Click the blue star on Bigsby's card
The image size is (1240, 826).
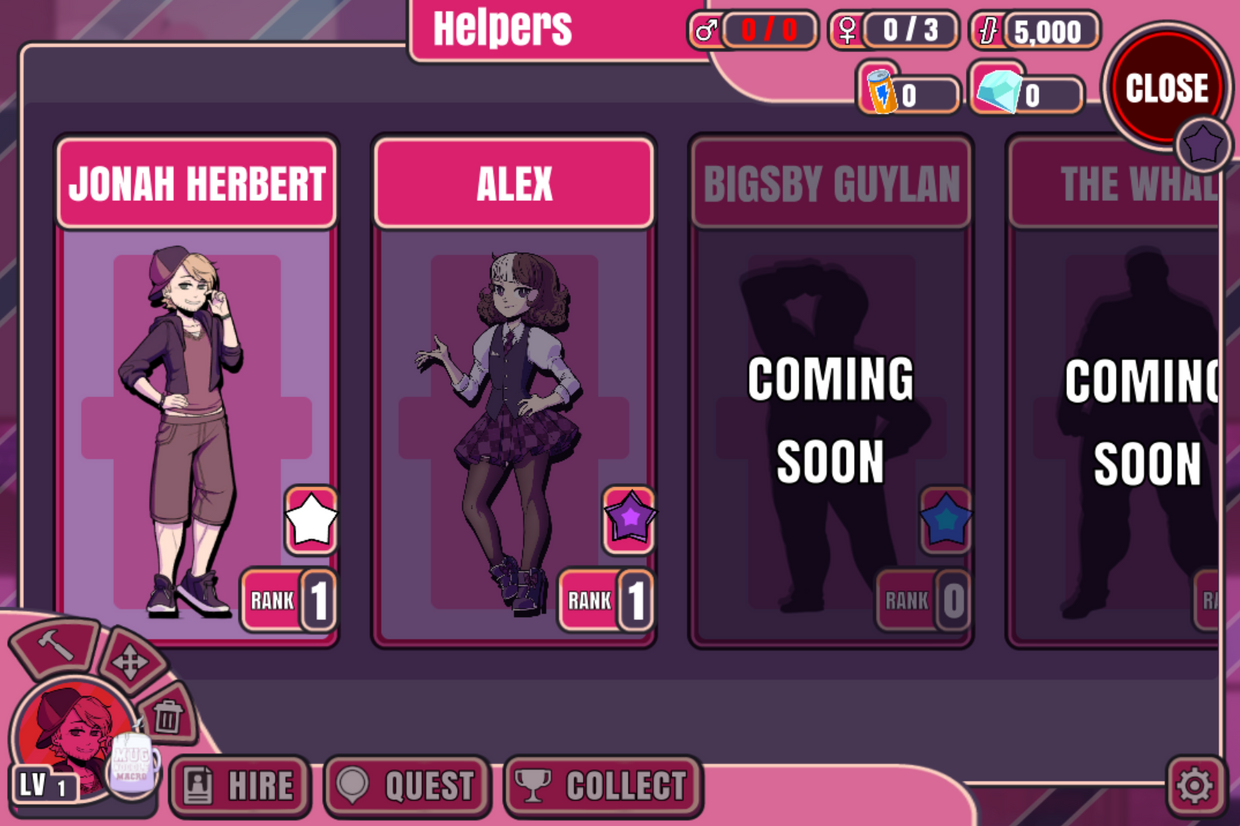tap(945, 520)
